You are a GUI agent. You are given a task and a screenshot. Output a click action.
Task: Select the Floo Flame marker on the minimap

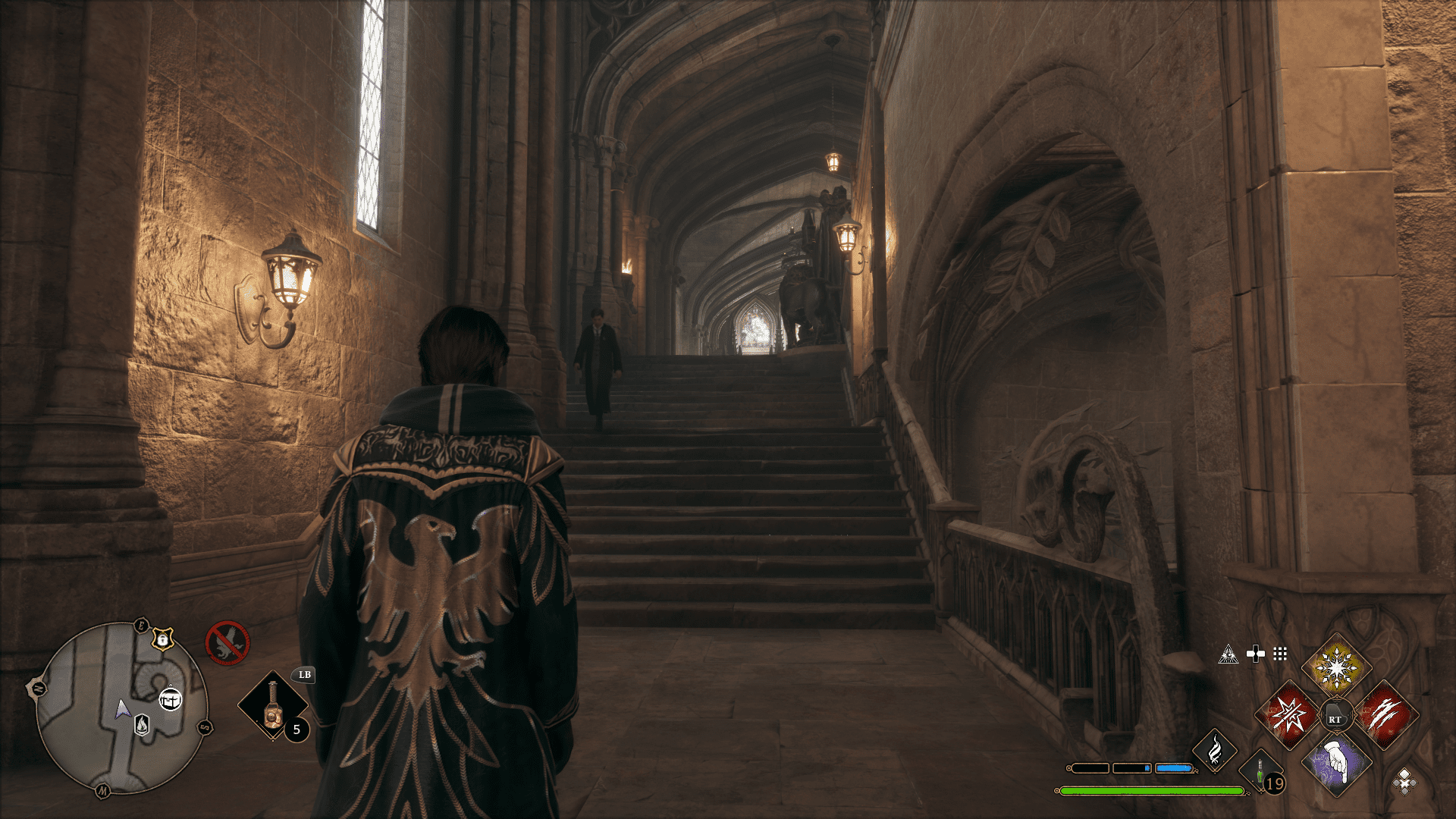tap(142, 725)
